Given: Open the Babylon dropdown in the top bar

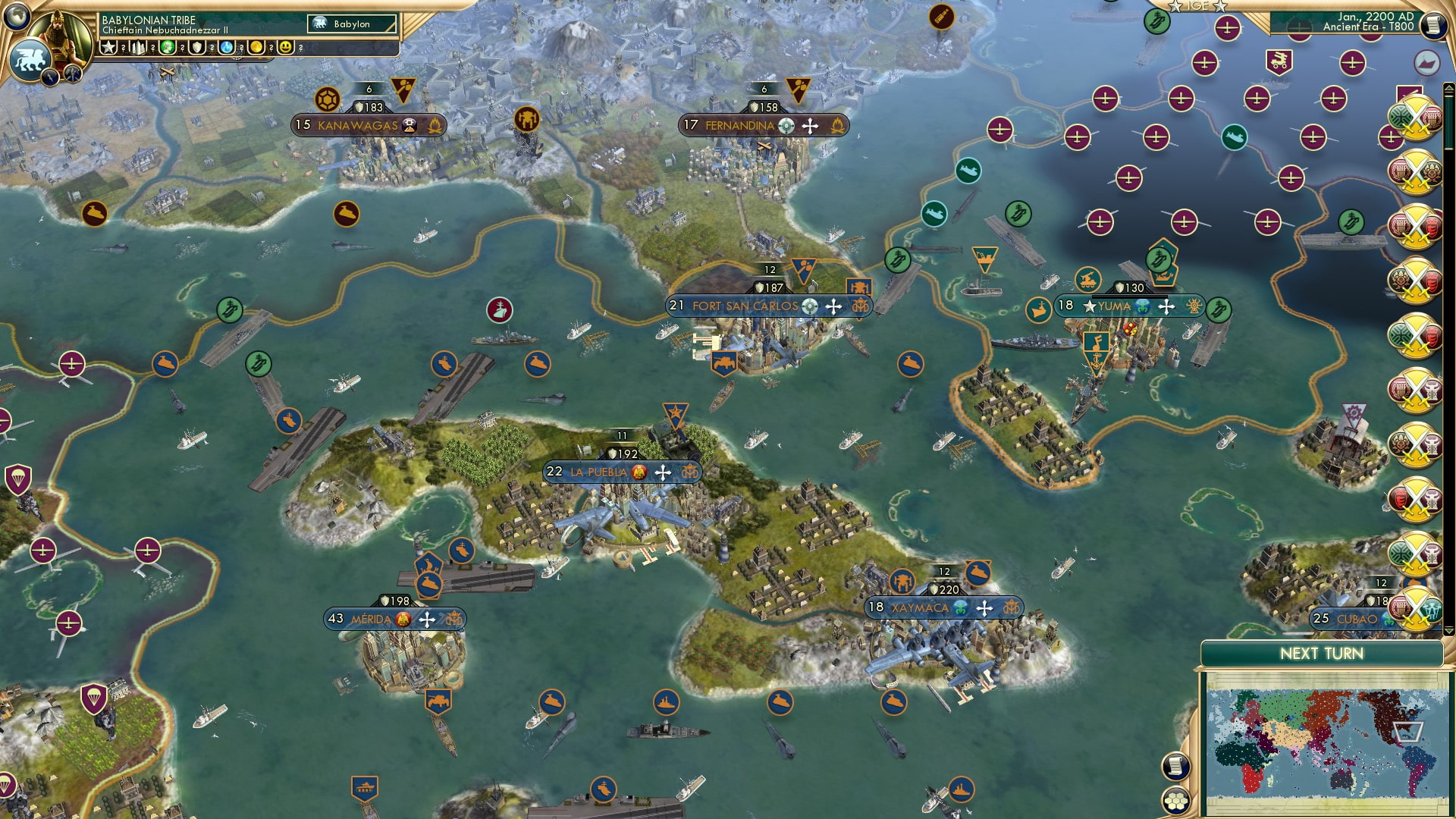Looking at the screenshot, I should tap(350, 24).
